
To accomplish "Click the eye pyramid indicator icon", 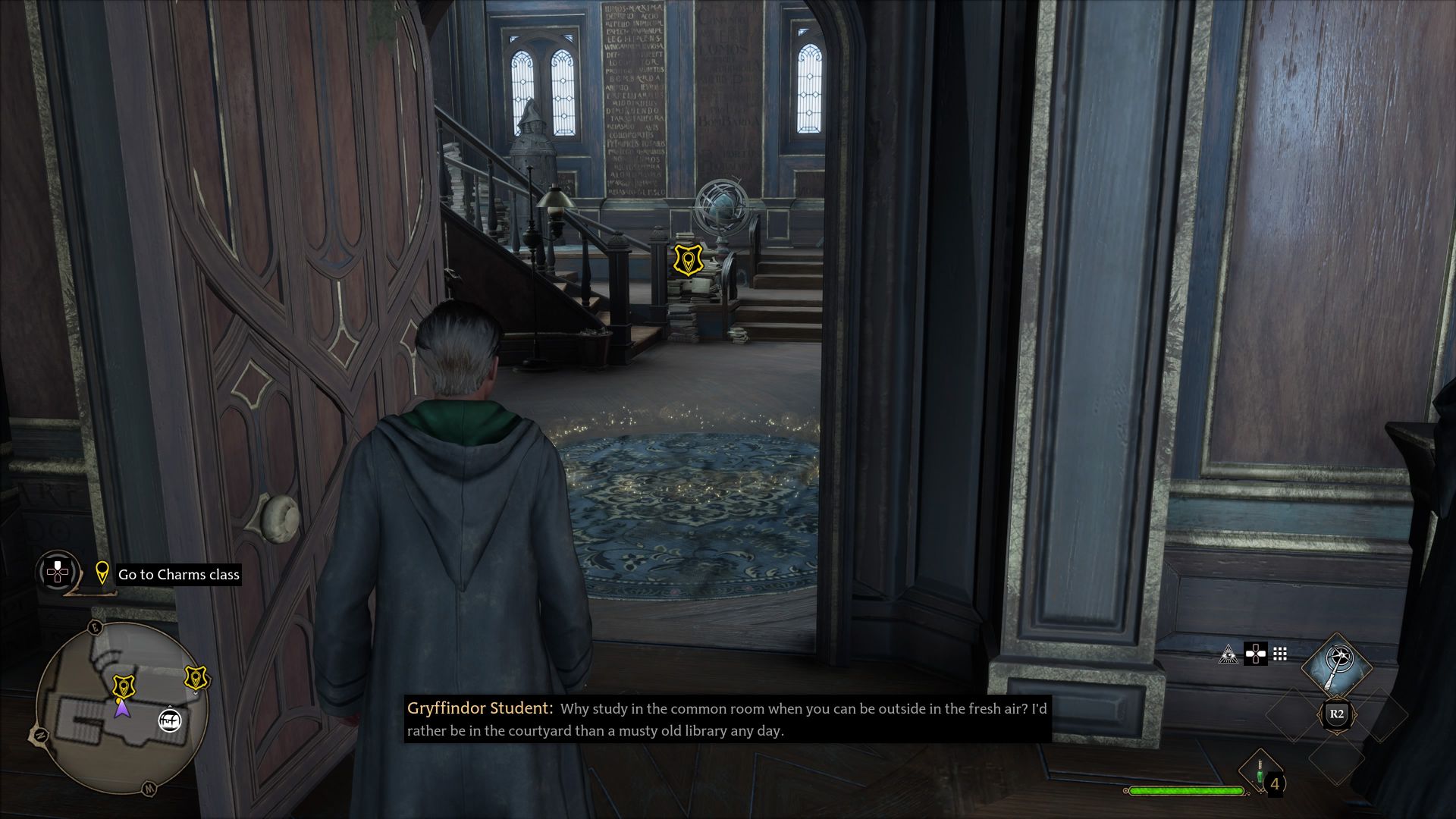I will tap(1229, 655).
